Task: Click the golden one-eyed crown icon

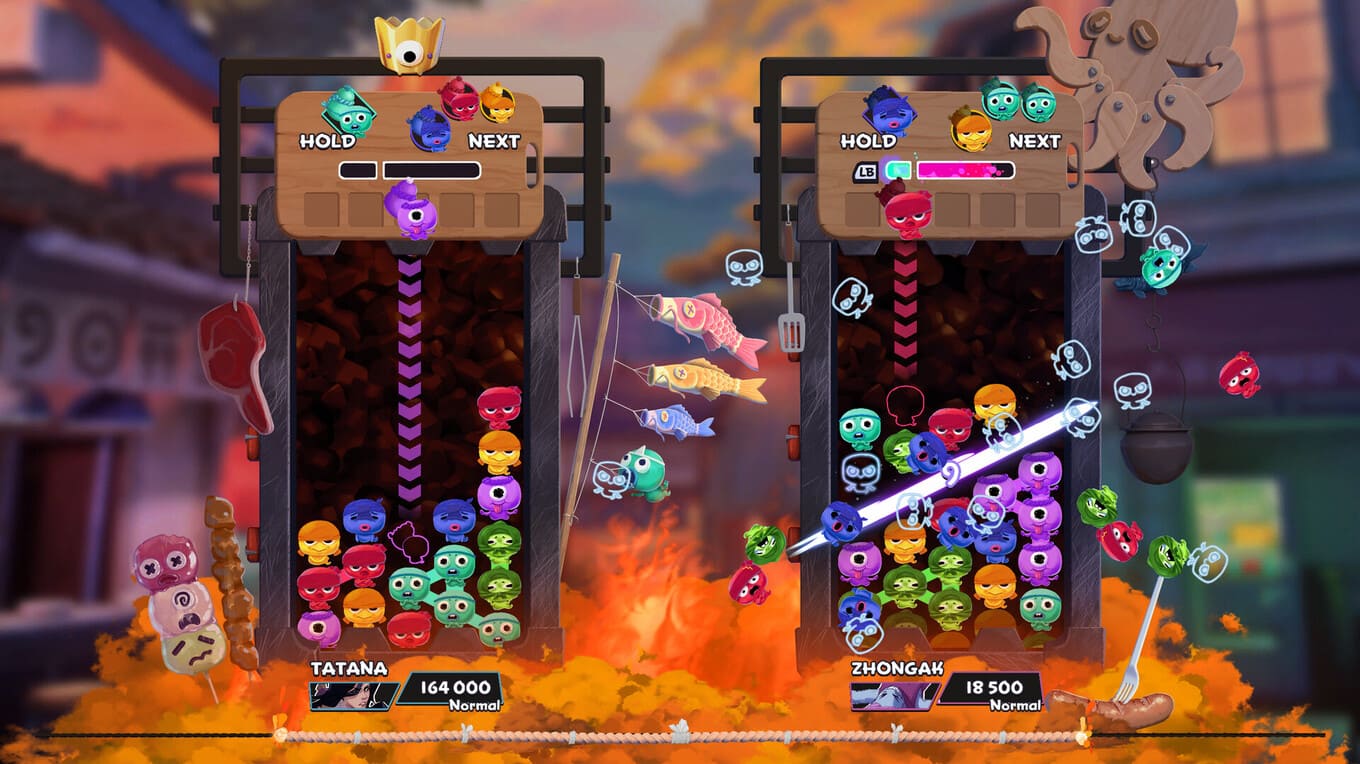Action: [409, 44]
